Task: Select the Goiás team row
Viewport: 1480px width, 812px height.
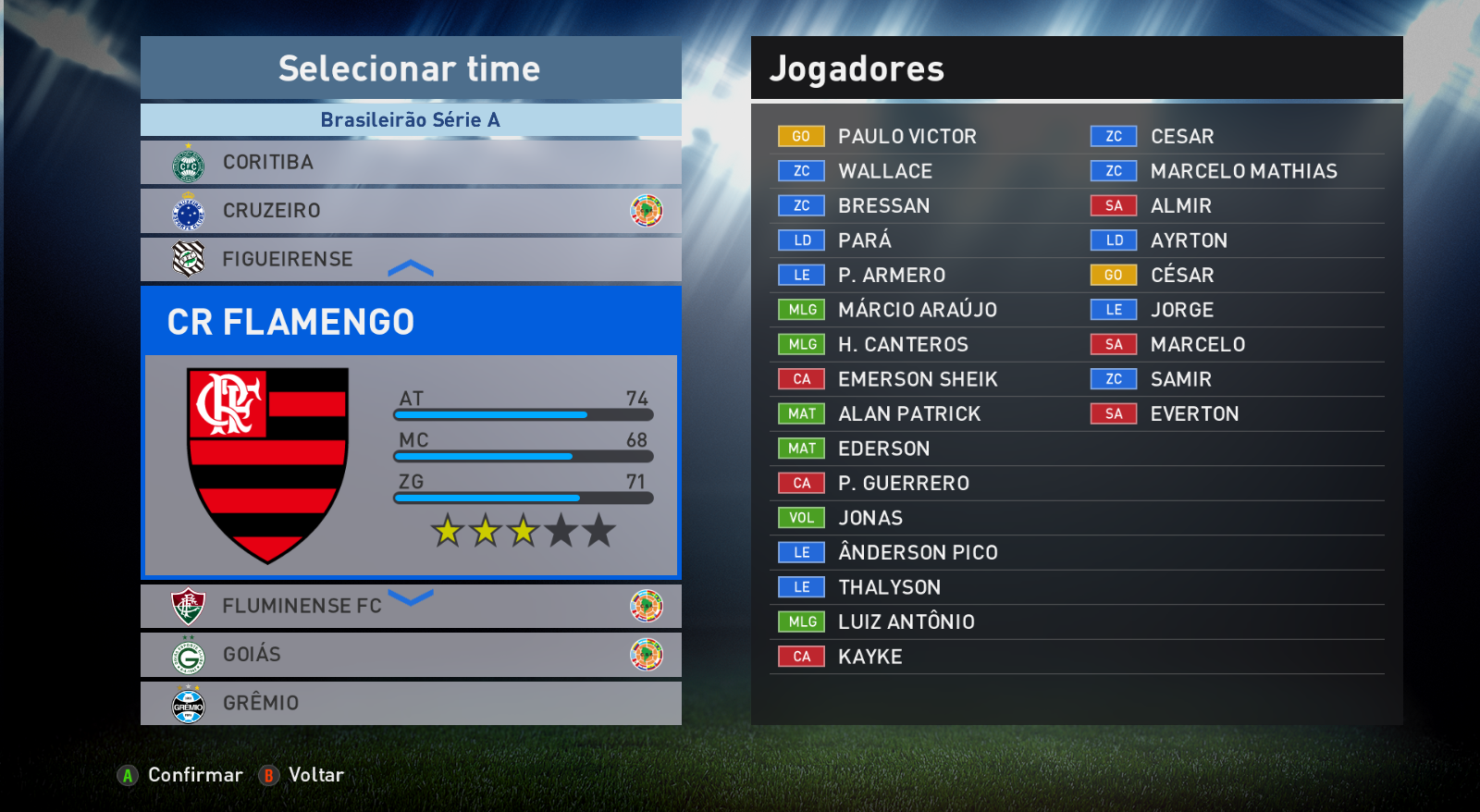Action: (x=410, y=655)
